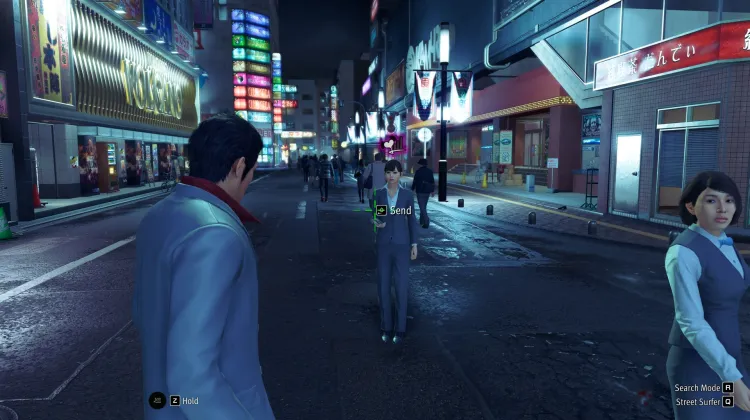The height and width of the screenshot is (420, 750).
Task: Choose the Send prompt on the woman
Action: pyautogui.click(x=395, y=211)
